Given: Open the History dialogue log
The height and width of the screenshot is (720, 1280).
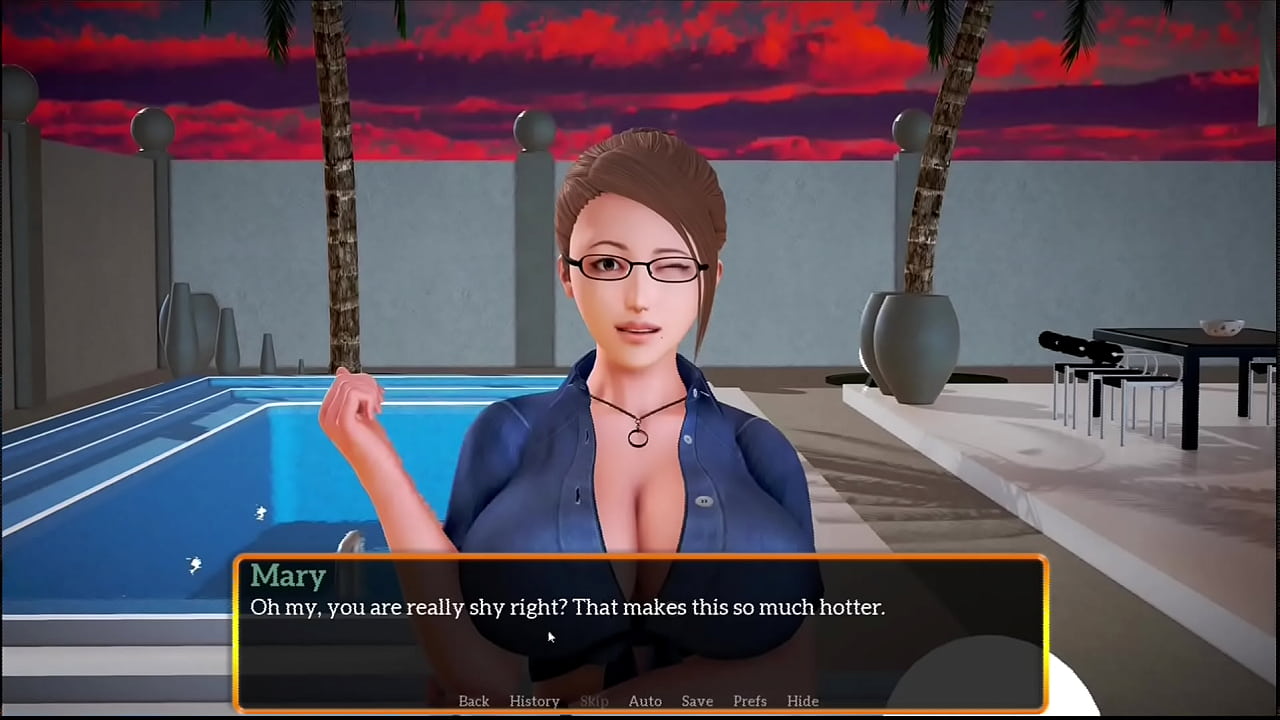Looking at the screenshot, I should click(x=534, y=701).
